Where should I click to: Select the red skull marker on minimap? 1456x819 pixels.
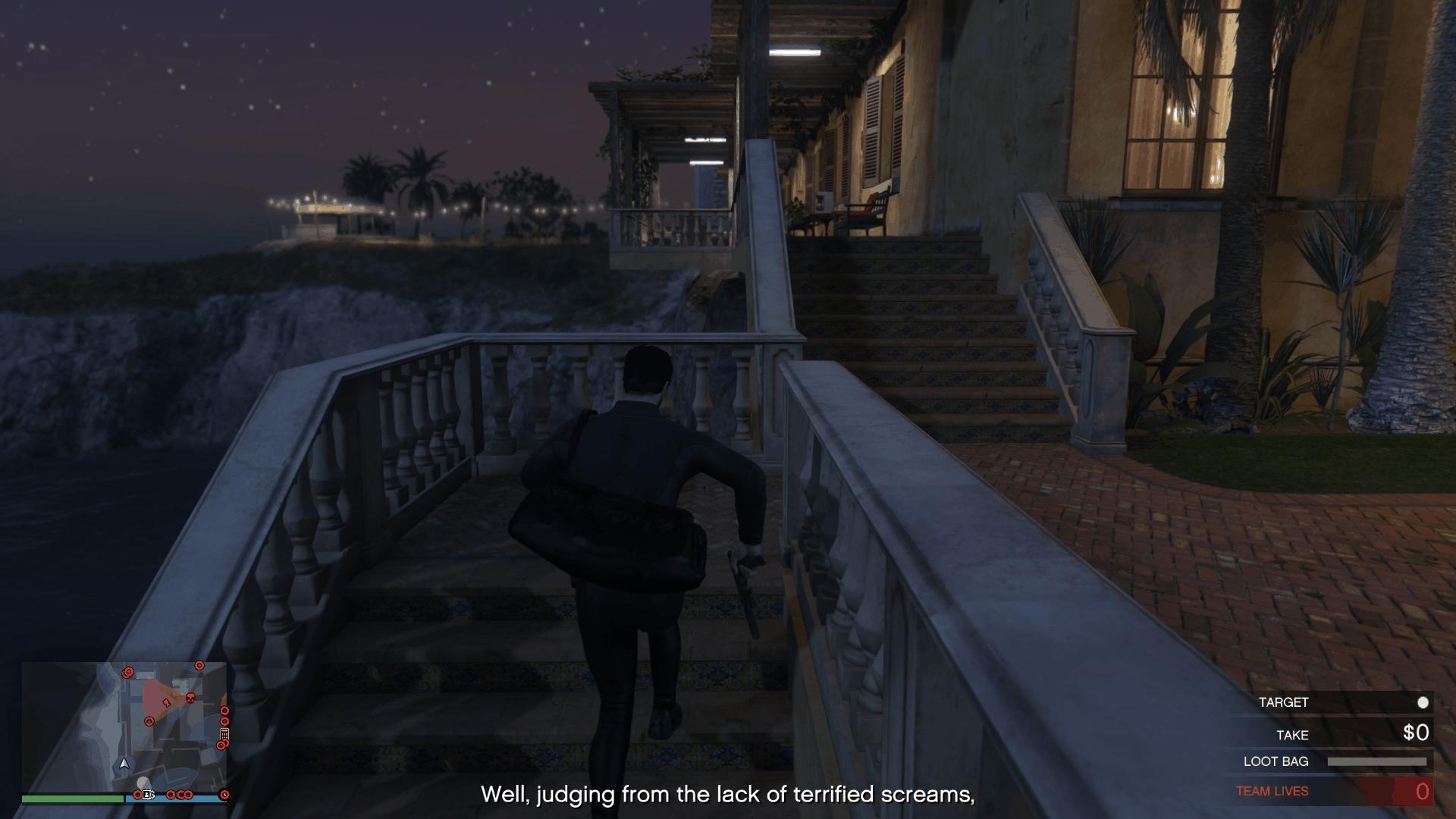coord(190,697)
